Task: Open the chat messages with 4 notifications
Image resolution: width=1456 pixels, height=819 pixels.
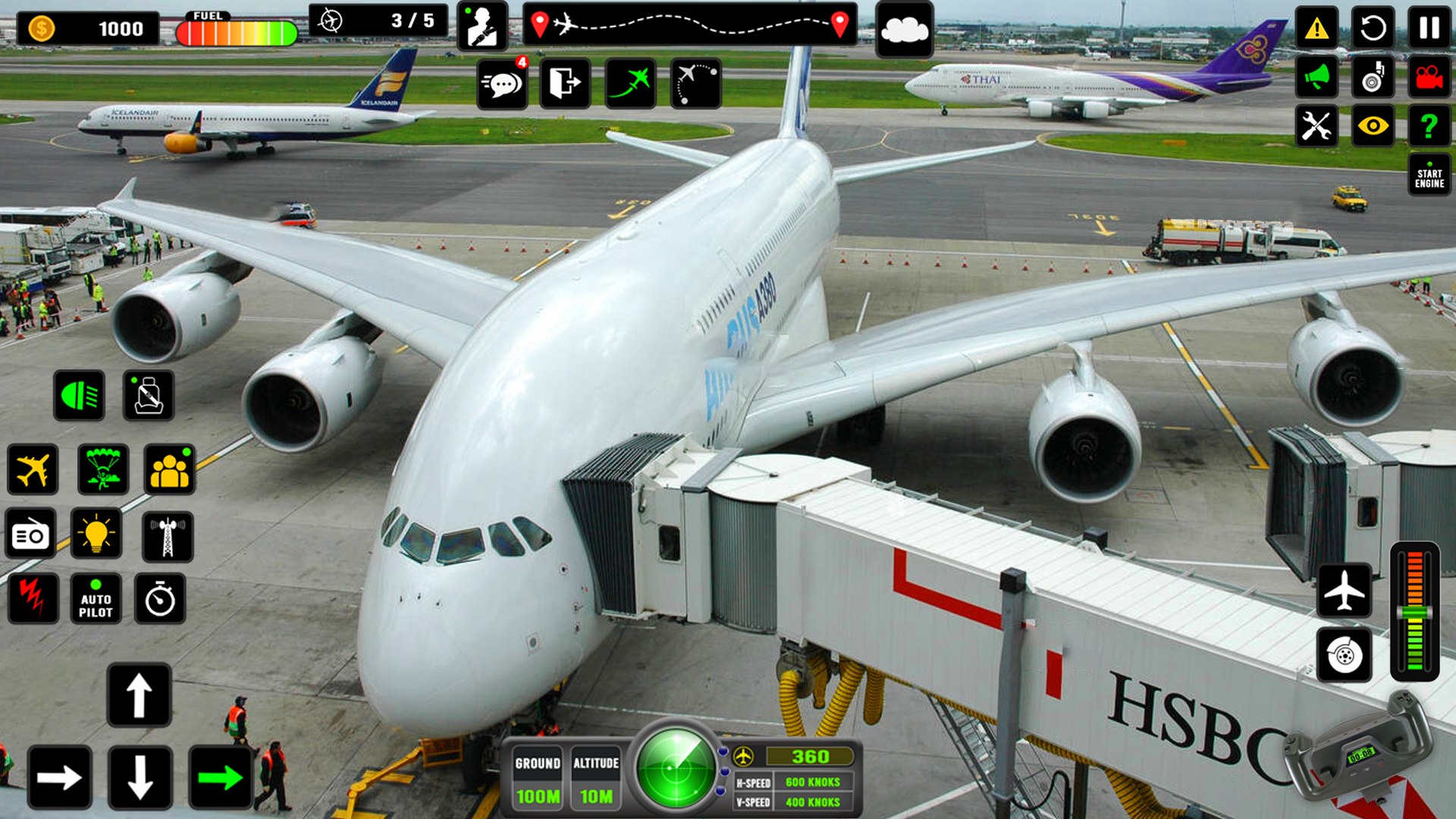Action: click(502, 83)
